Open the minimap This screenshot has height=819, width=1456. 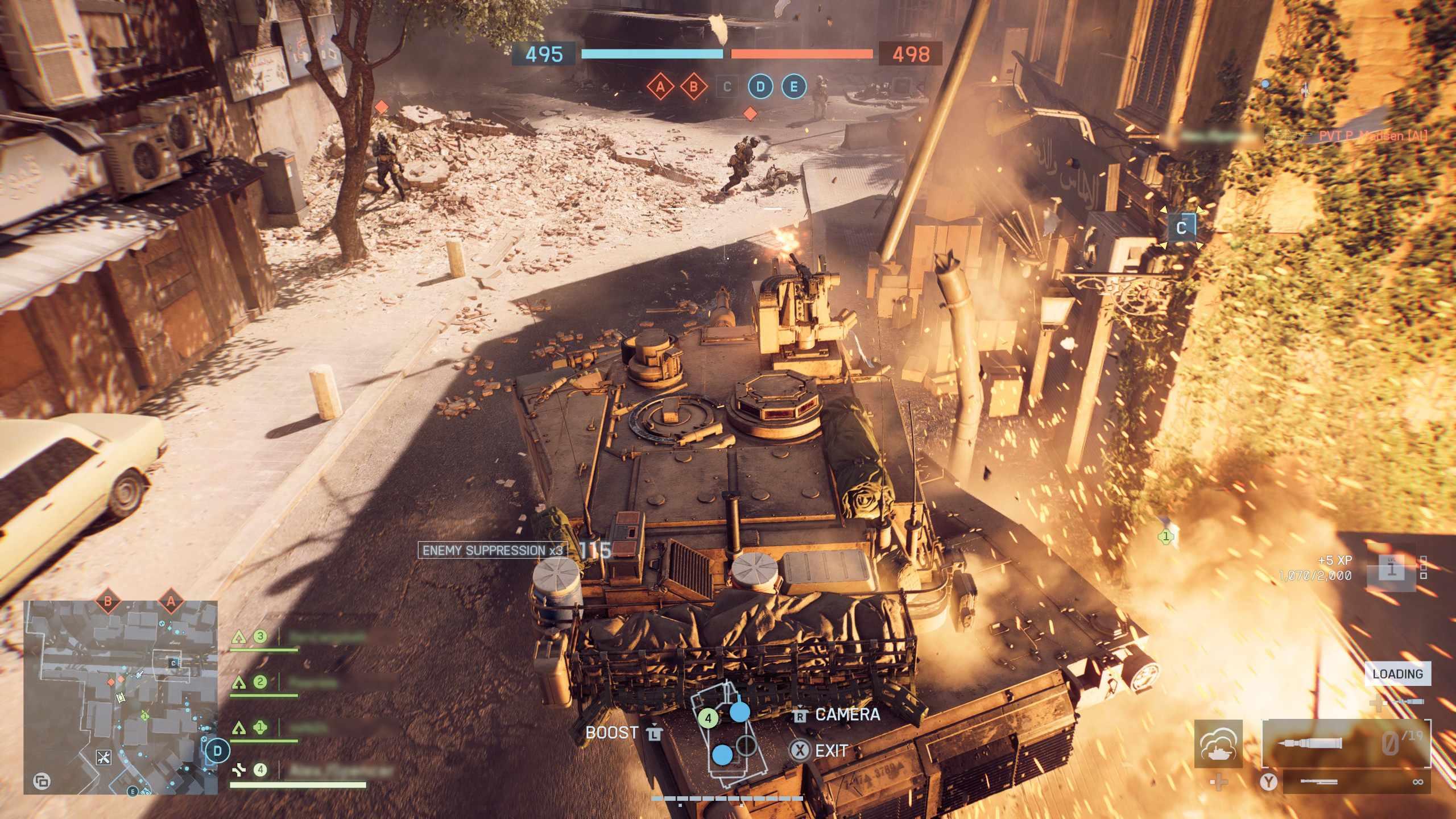(120, 697)
